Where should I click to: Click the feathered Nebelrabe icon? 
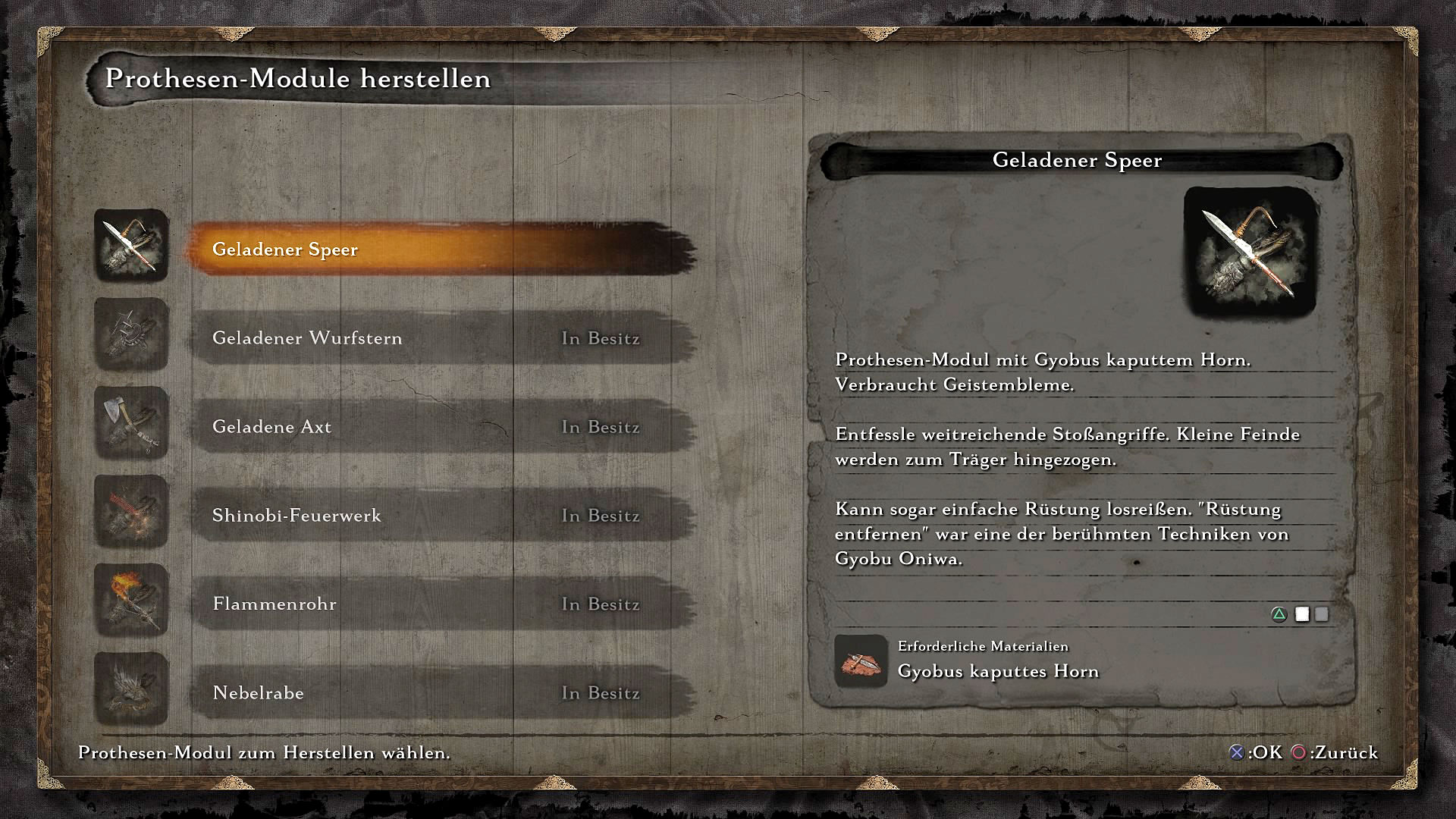click(x=131, y=689)
